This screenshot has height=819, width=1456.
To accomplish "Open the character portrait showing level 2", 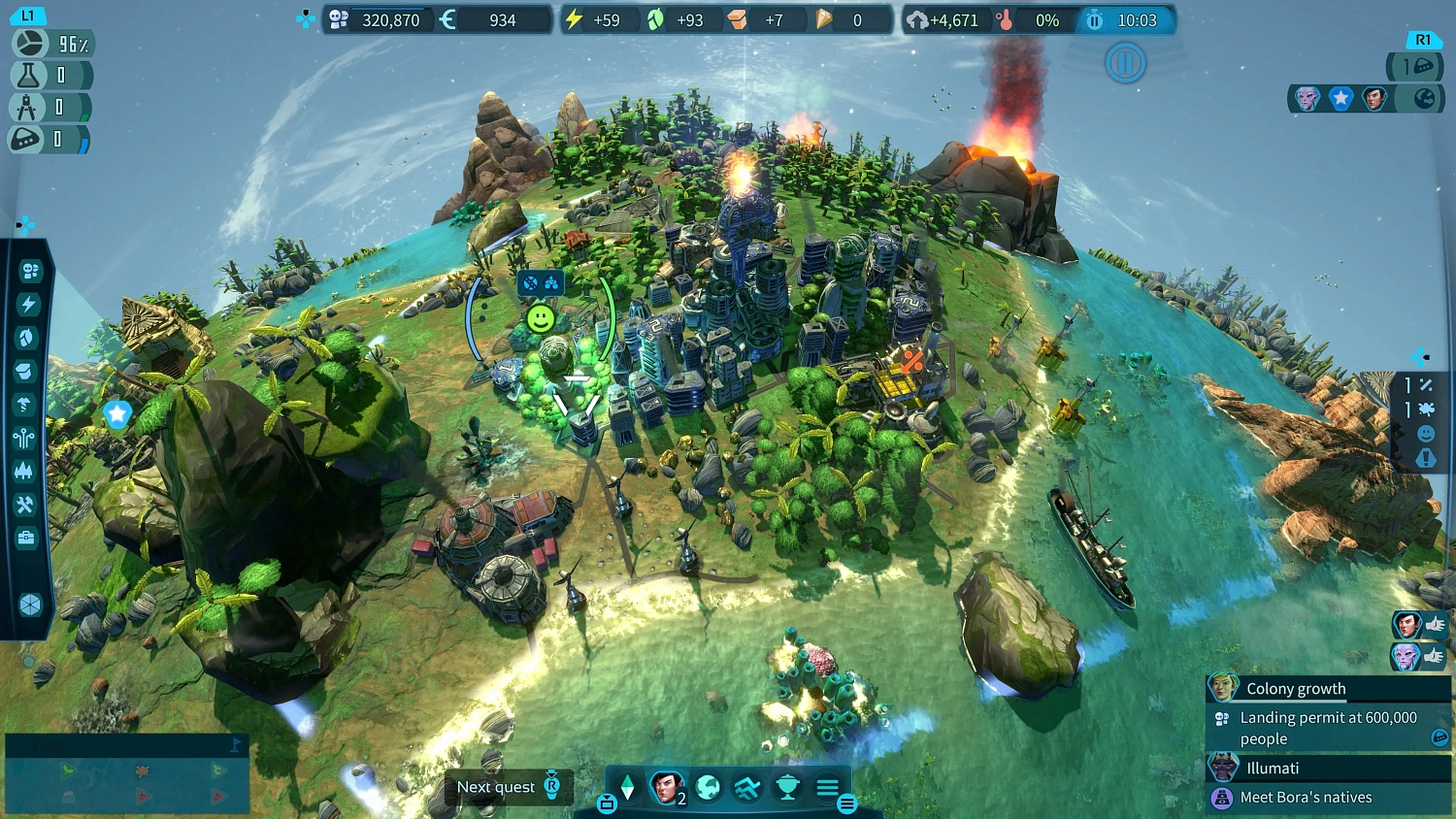I will [x=666, y=786].
